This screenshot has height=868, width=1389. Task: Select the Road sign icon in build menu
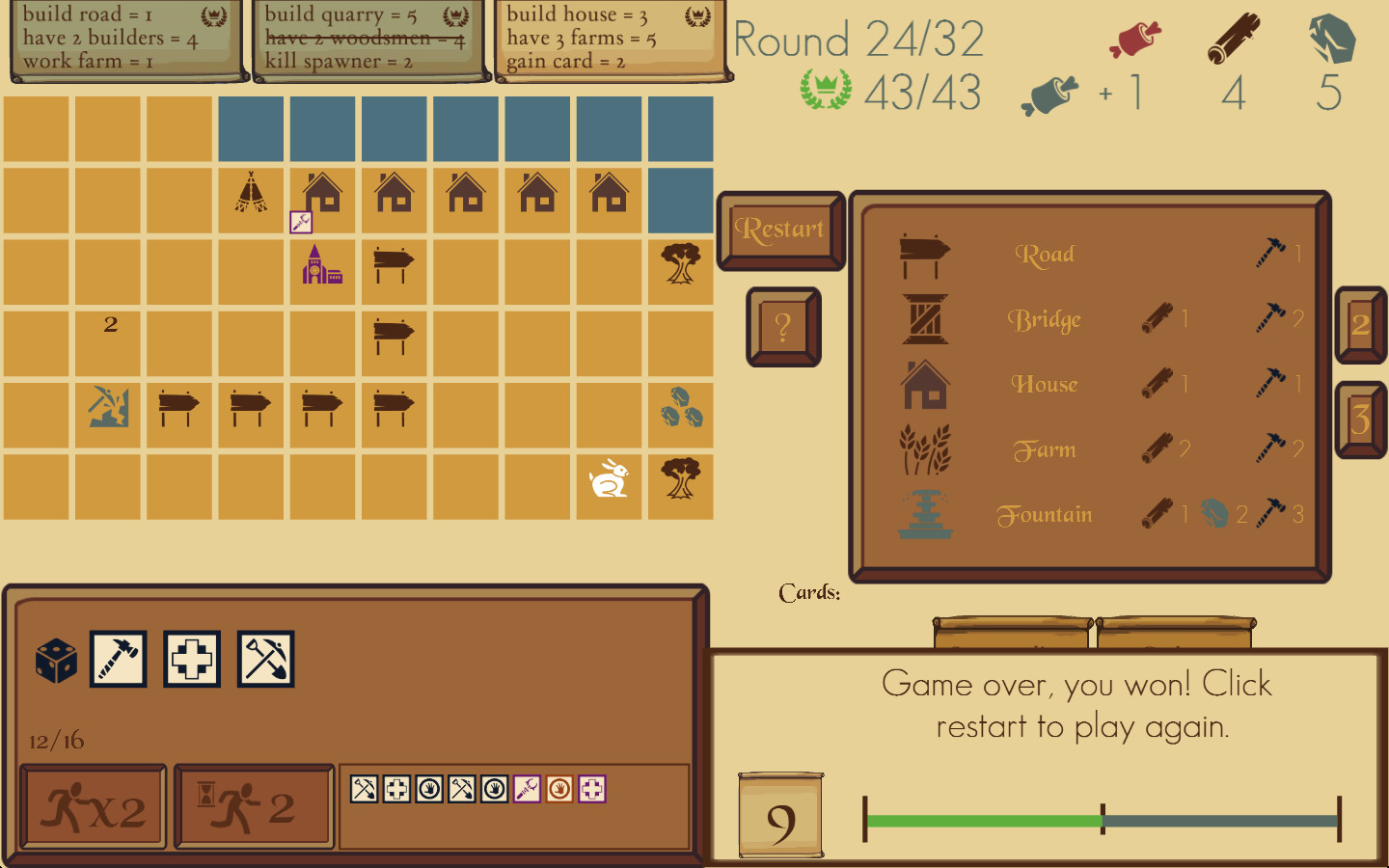924,254
